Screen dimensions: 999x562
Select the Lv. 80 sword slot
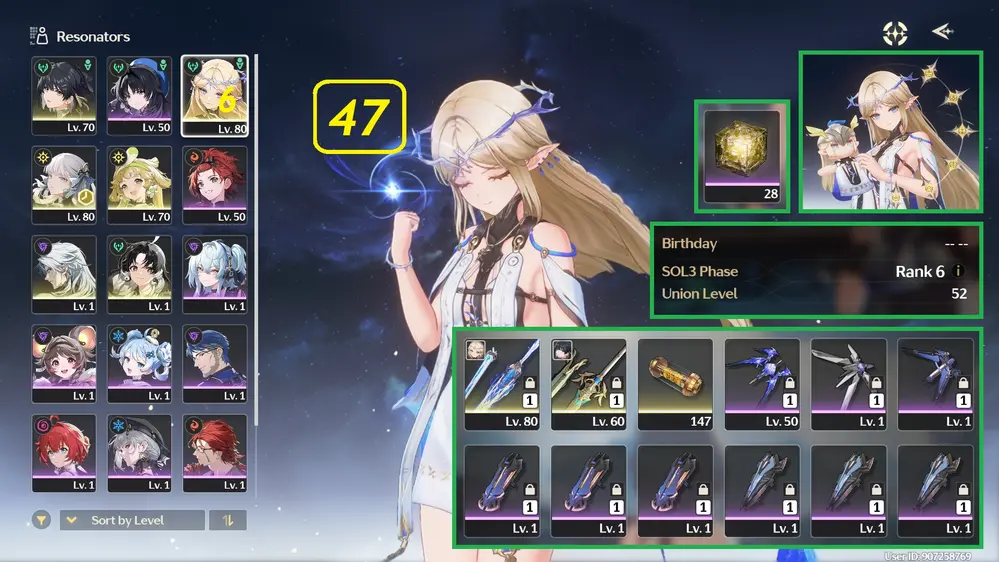point(502,383)
